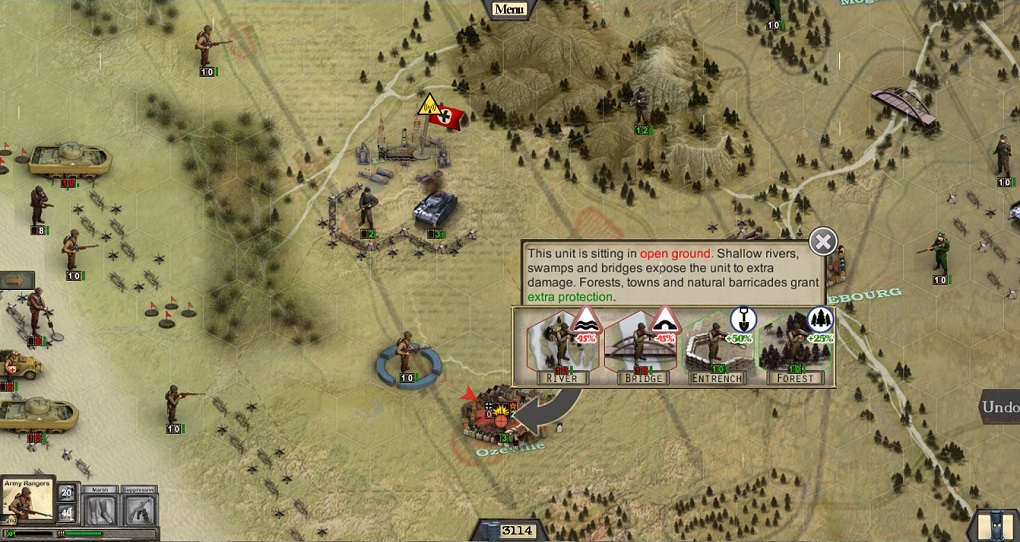Open the Menu at top
The width and height of the screenshot is (1020, 542).
click(508, 9)
